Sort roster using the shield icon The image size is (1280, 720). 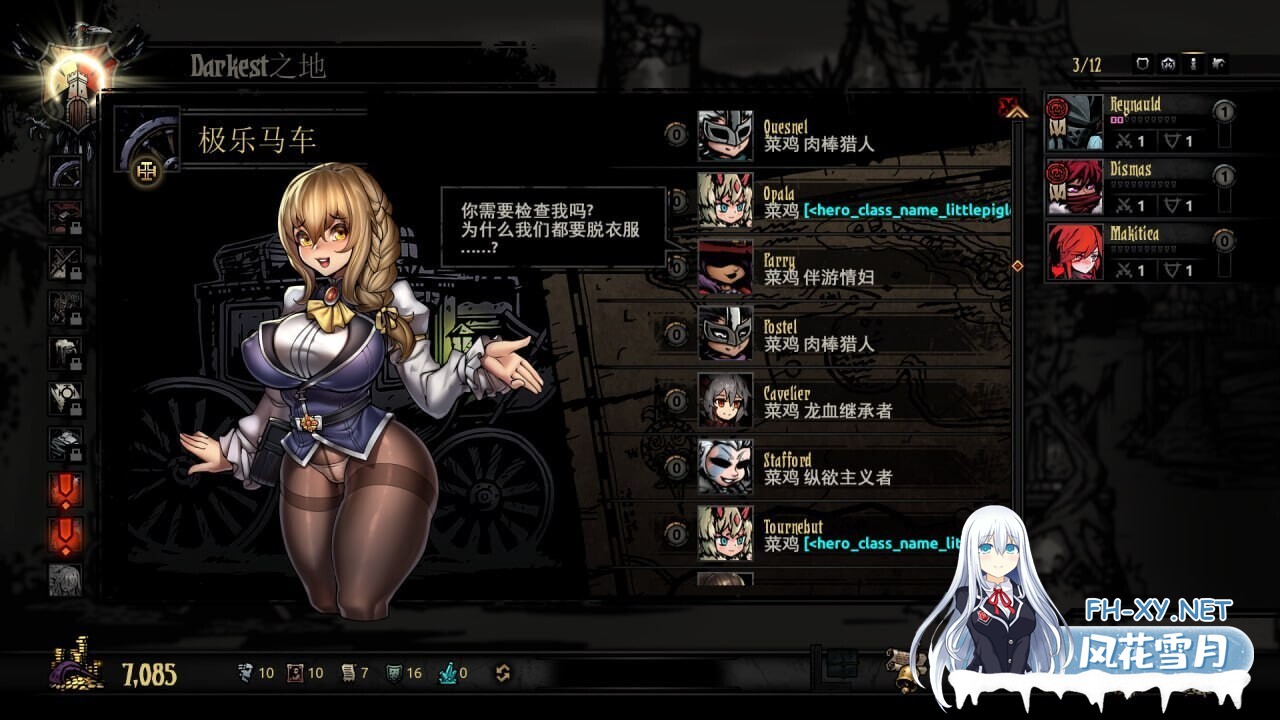(1143, 65)
